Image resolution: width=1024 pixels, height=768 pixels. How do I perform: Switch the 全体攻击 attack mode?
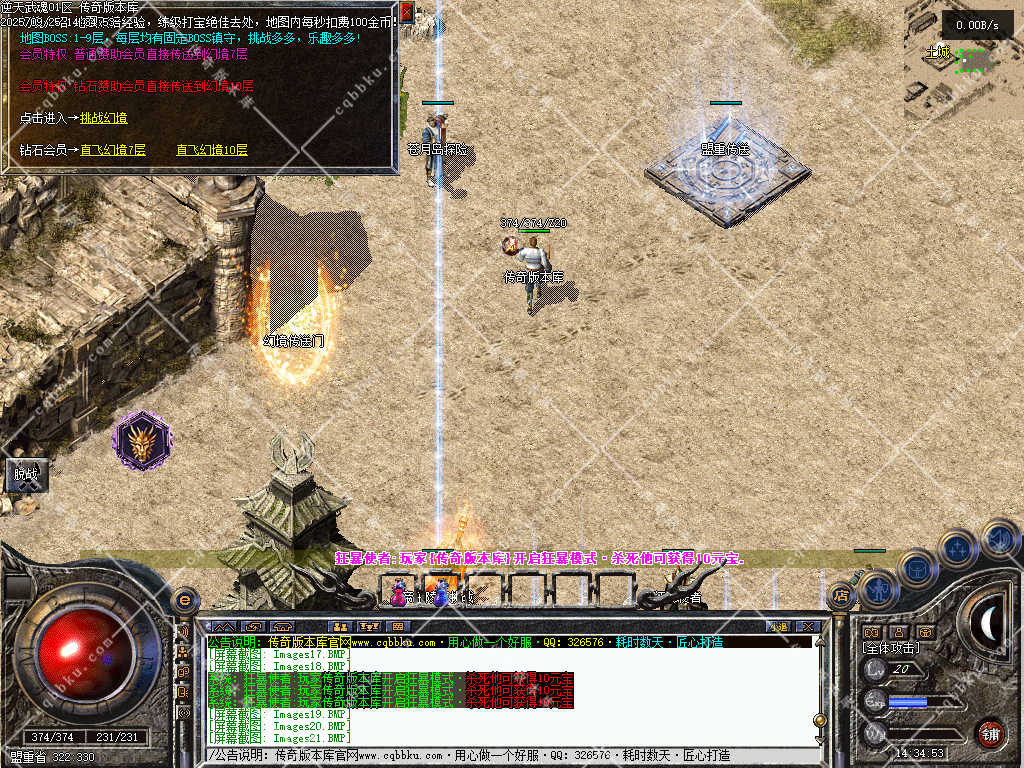(x=891, y=648)
